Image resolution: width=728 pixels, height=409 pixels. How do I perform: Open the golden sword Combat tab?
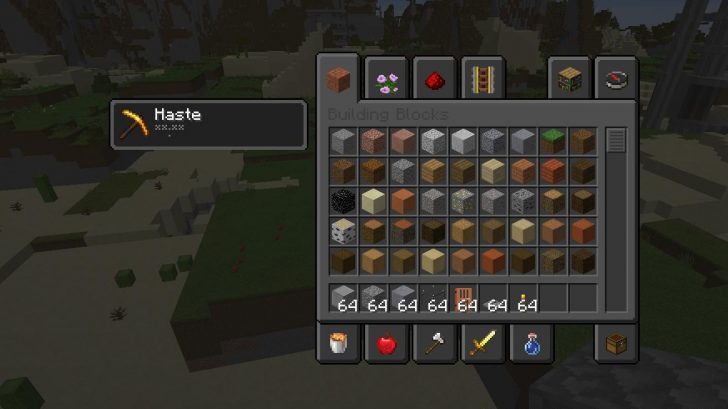(x=483, y=345)
